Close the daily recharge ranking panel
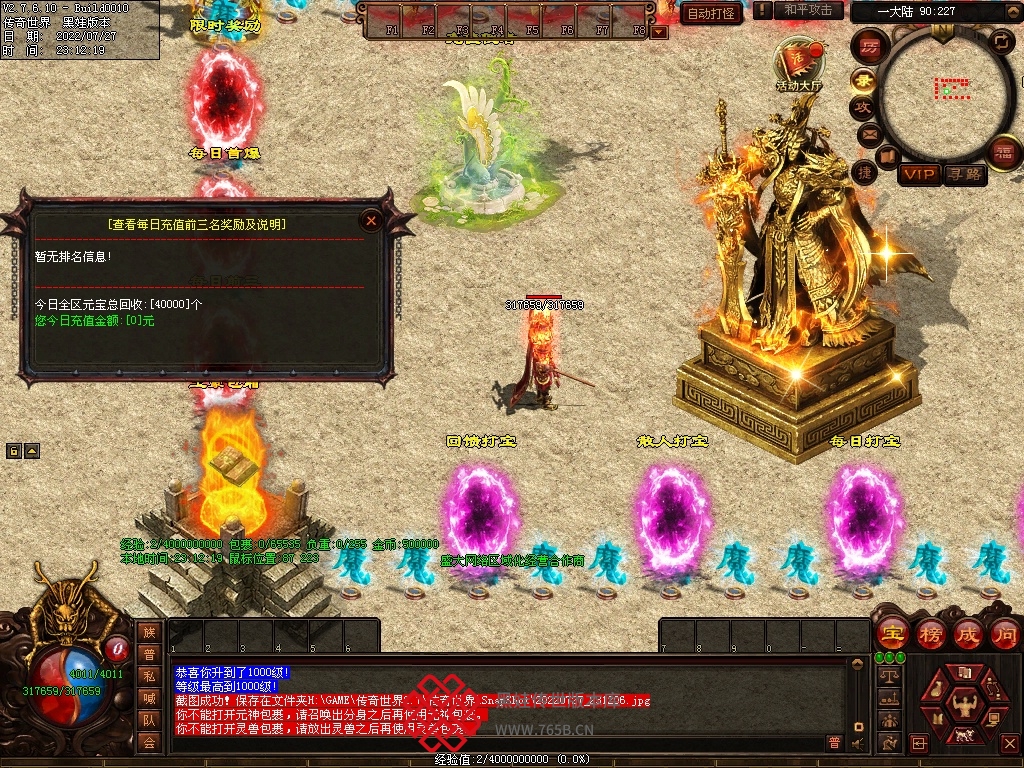This screenshot has width=1024, height=768. pyautogui.click(x=372, y=221)
